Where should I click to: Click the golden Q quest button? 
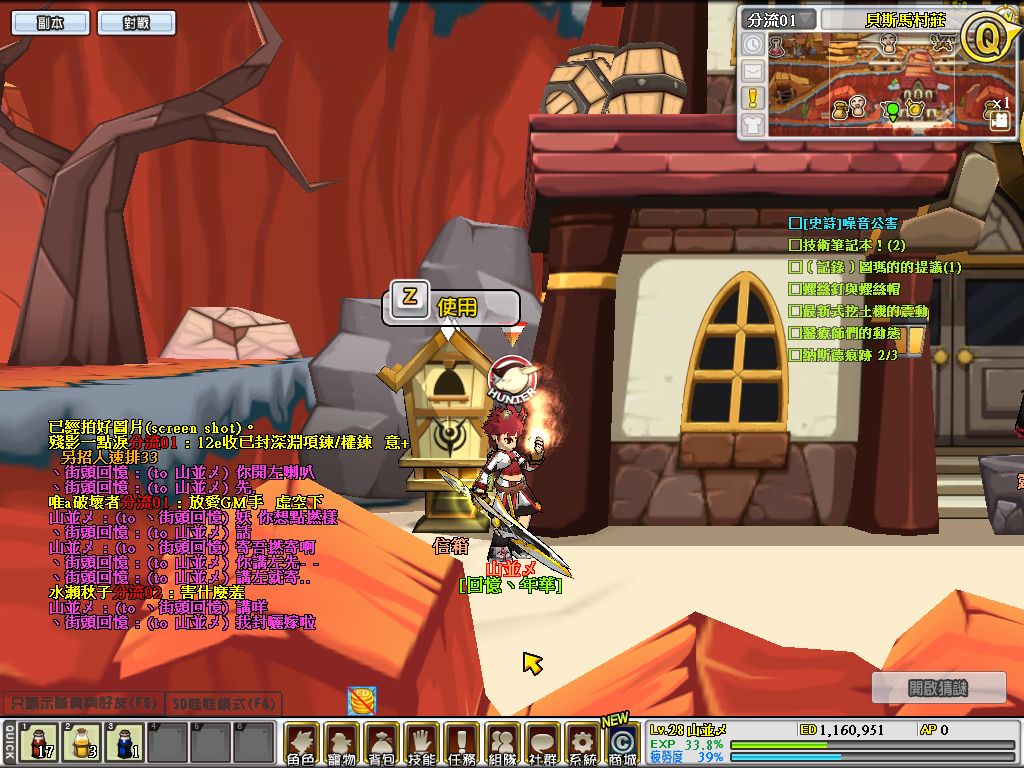tap(985, 37)
